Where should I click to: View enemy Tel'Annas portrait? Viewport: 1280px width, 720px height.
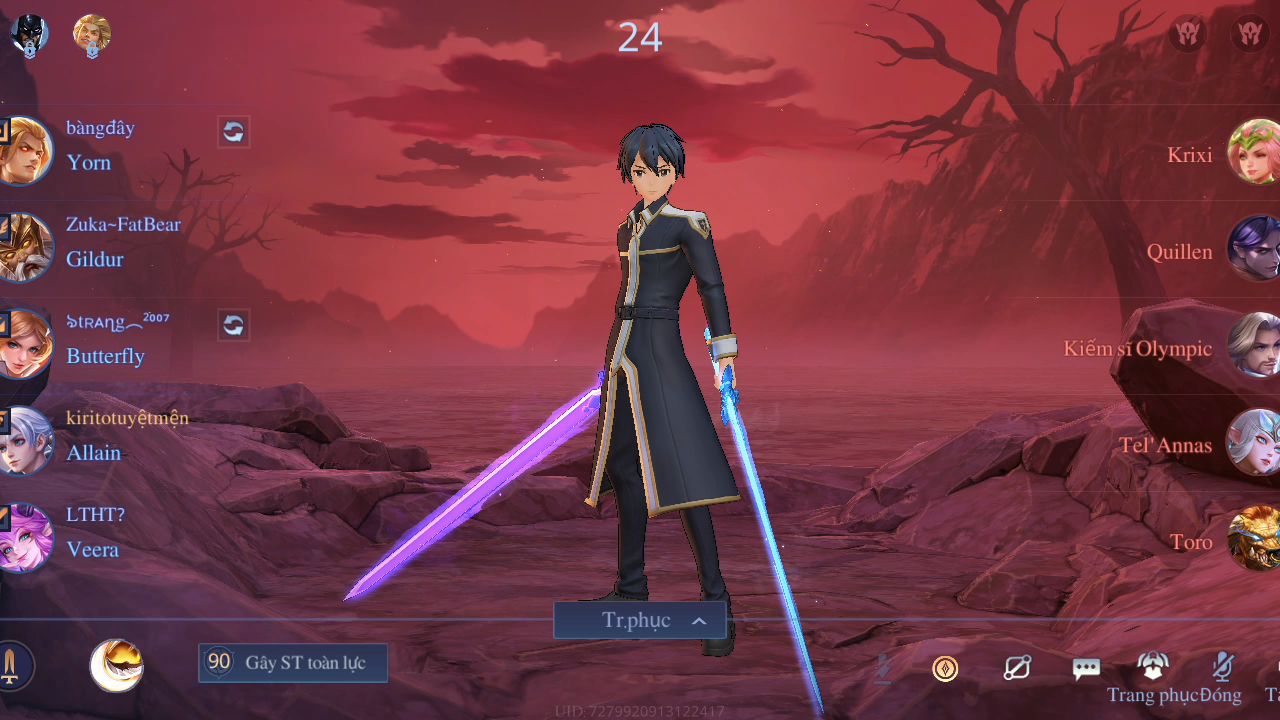pyautogui.click(x=1254, y=442)
